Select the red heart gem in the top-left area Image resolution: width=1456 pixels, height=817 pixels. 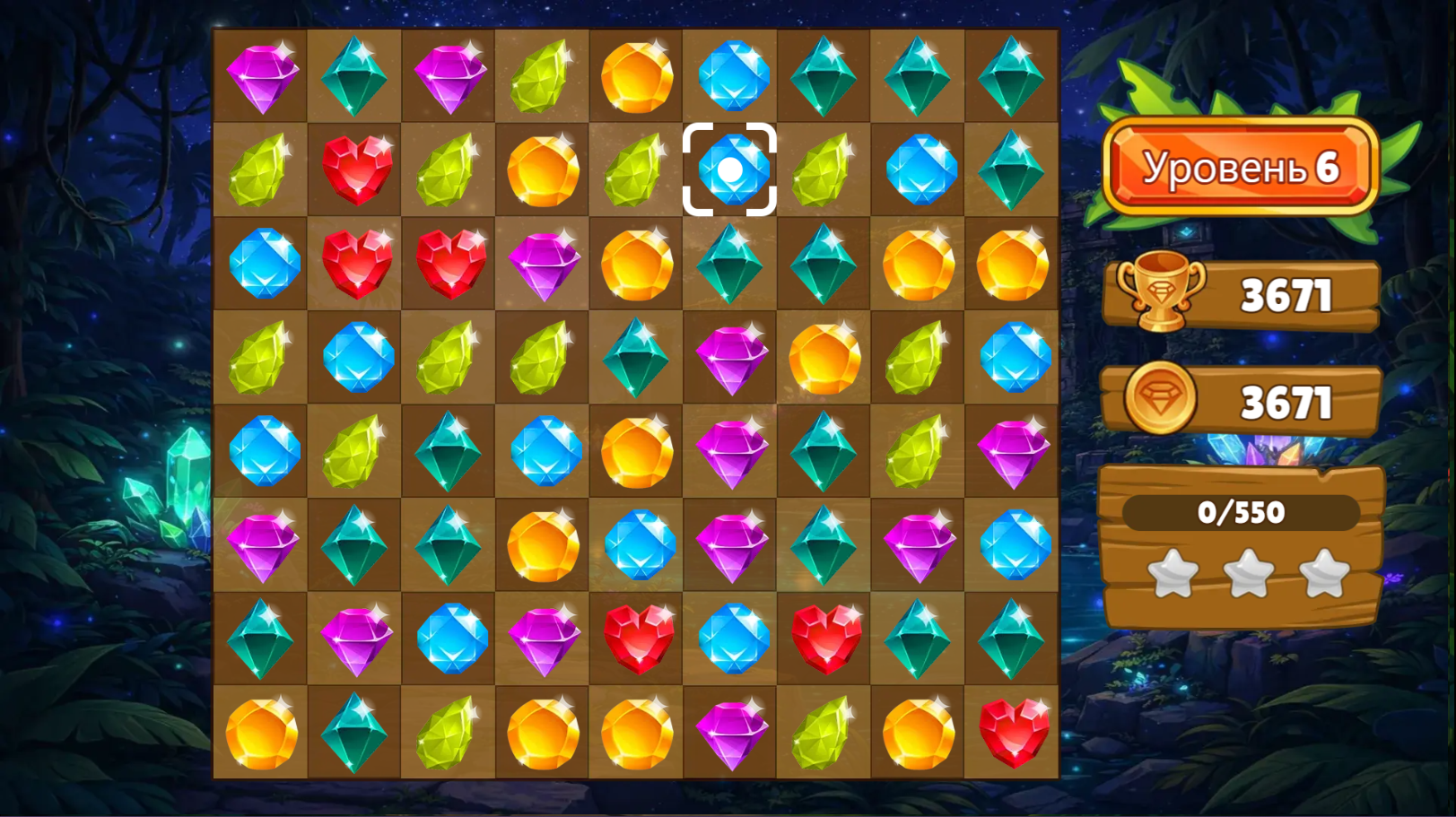tap(355, 169)
